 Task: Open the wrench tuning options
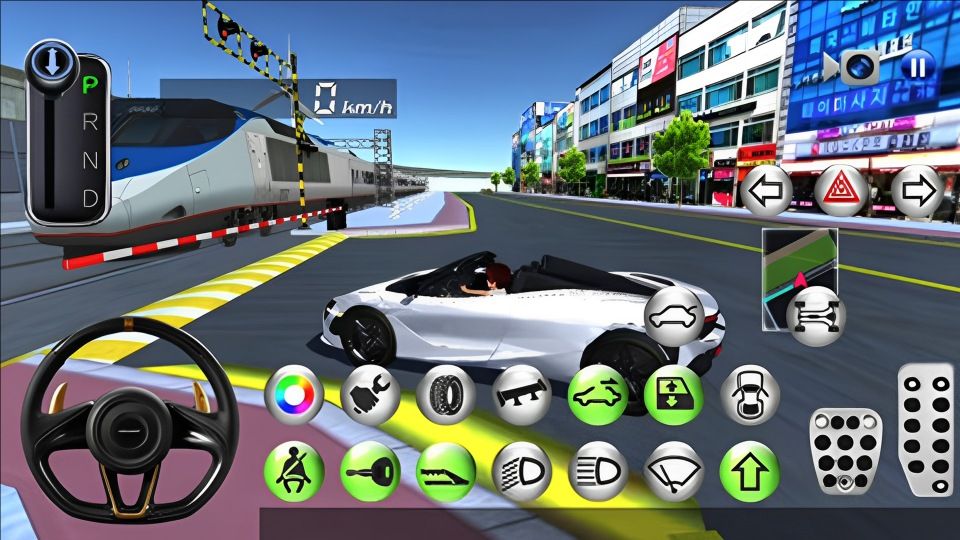[370, 394]
